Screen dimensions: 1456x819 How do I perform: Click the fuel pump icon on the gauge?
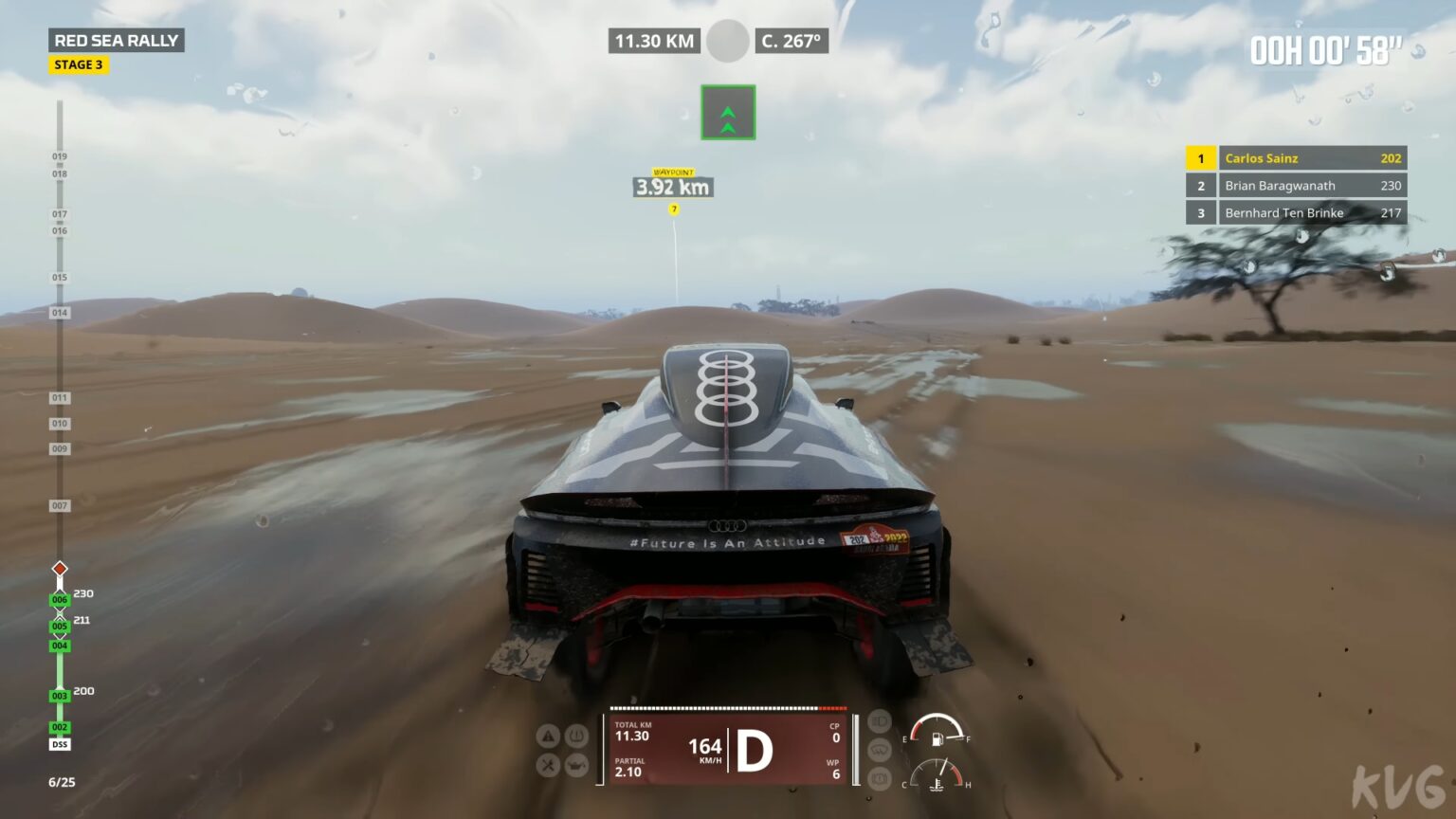click(x=937, y=739)
